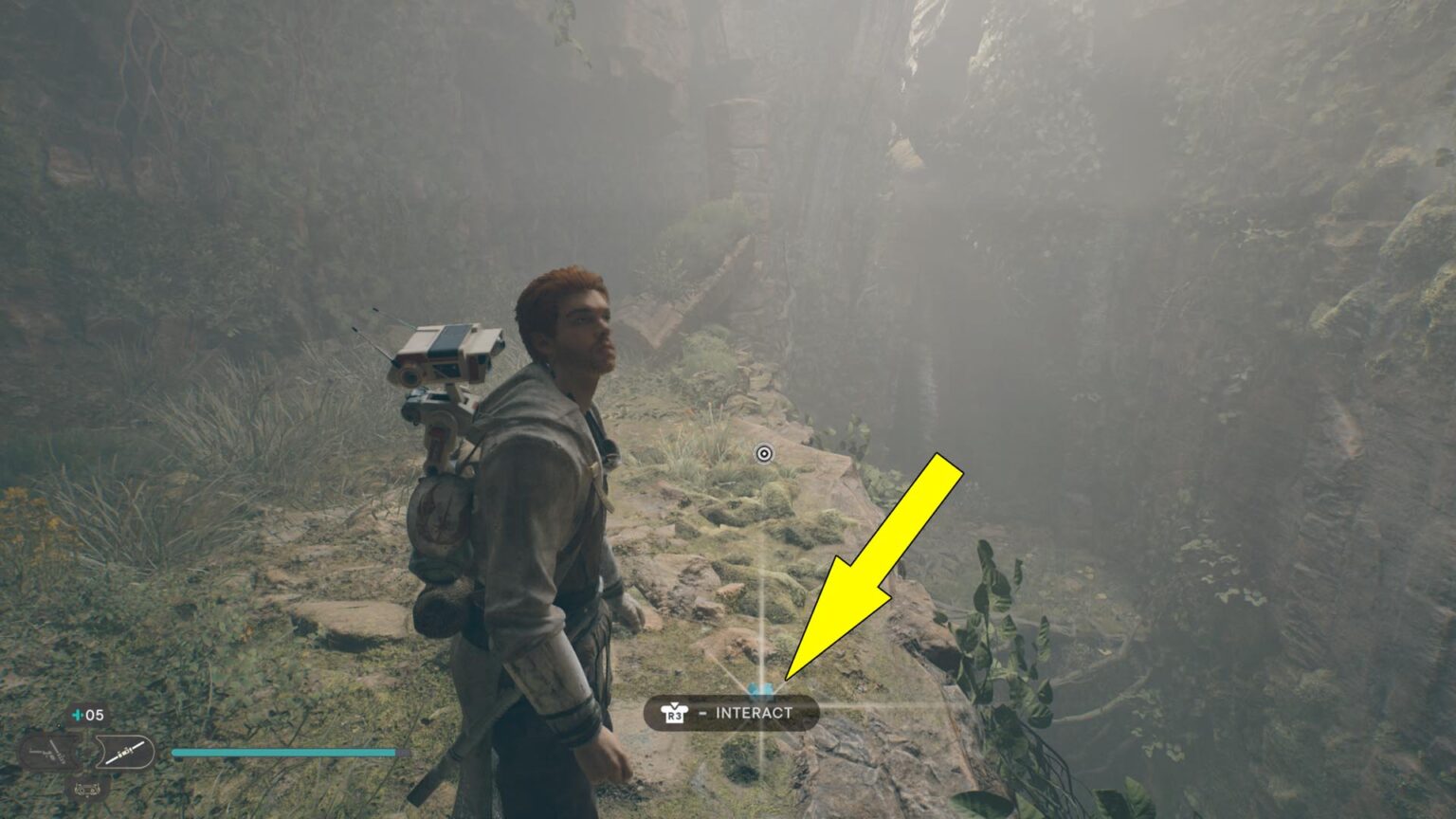The image size is (1456, 819).
Task: Toggle to the lightsaber stance slot
Action: (x=126, y=752)
